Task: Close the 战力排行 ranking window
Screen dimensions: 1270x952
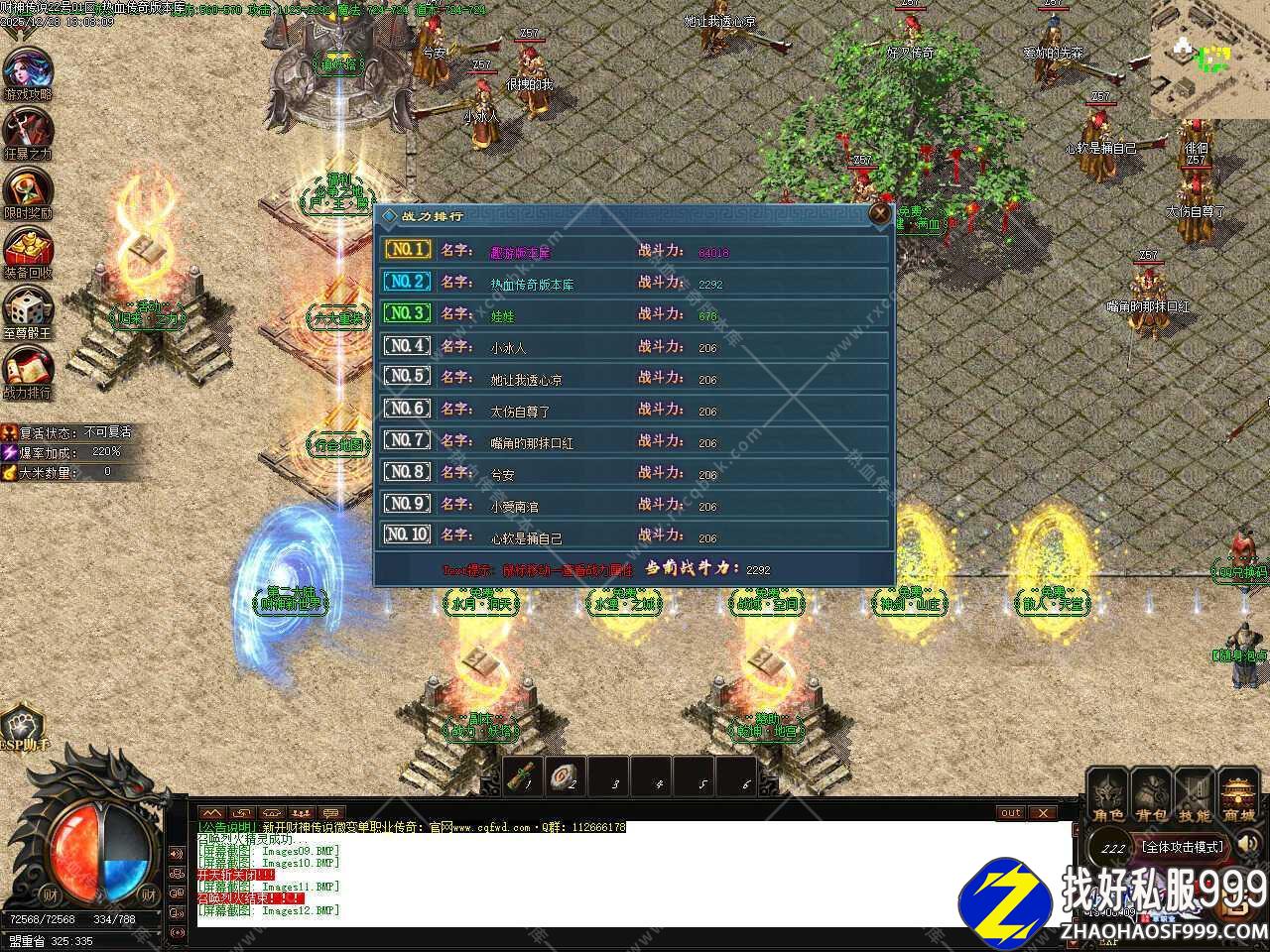Action: (x=879, y=213)
